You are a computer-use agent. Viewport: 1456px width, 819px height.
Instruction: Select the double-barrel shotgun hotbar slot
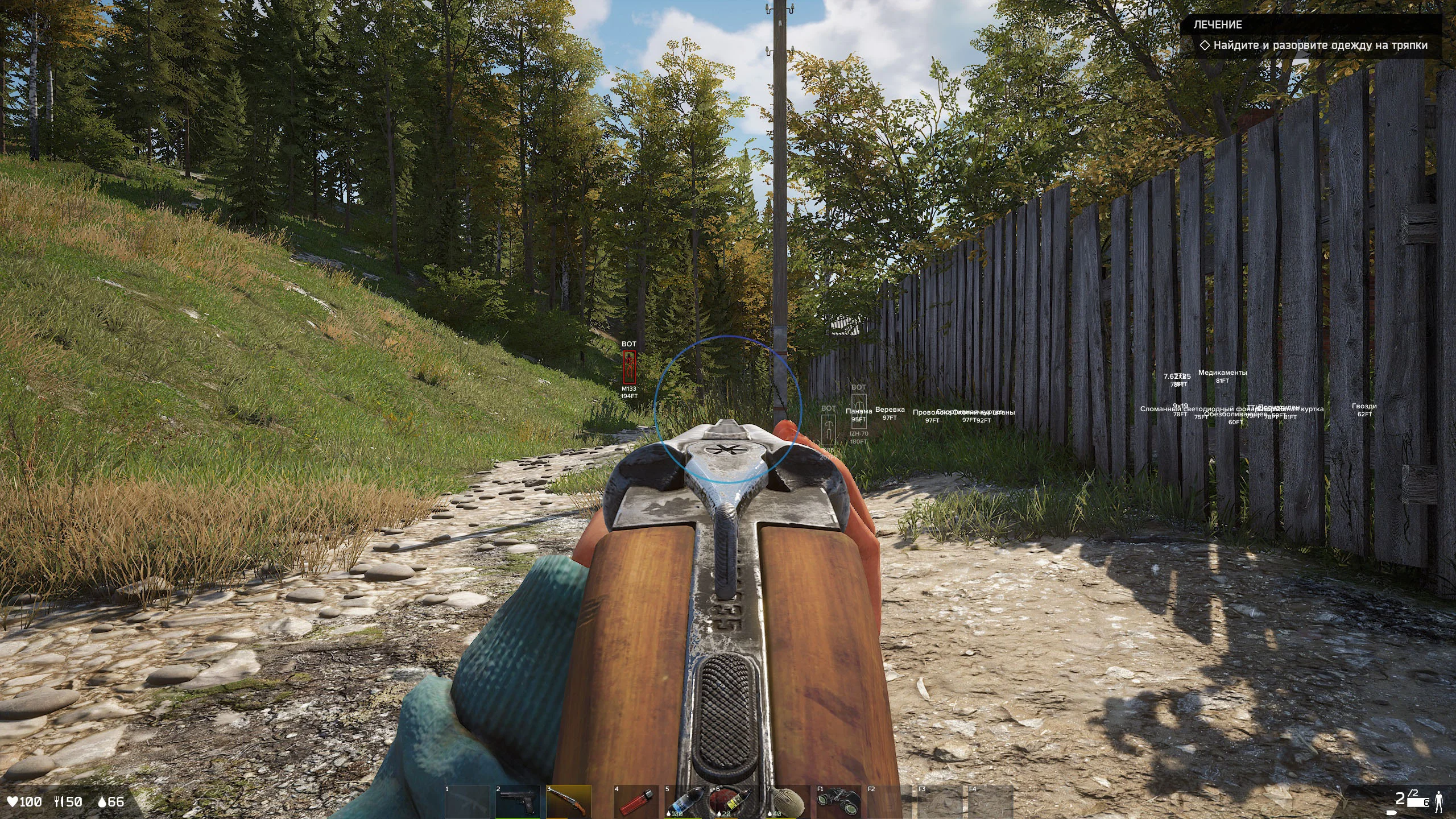[568, 802]
